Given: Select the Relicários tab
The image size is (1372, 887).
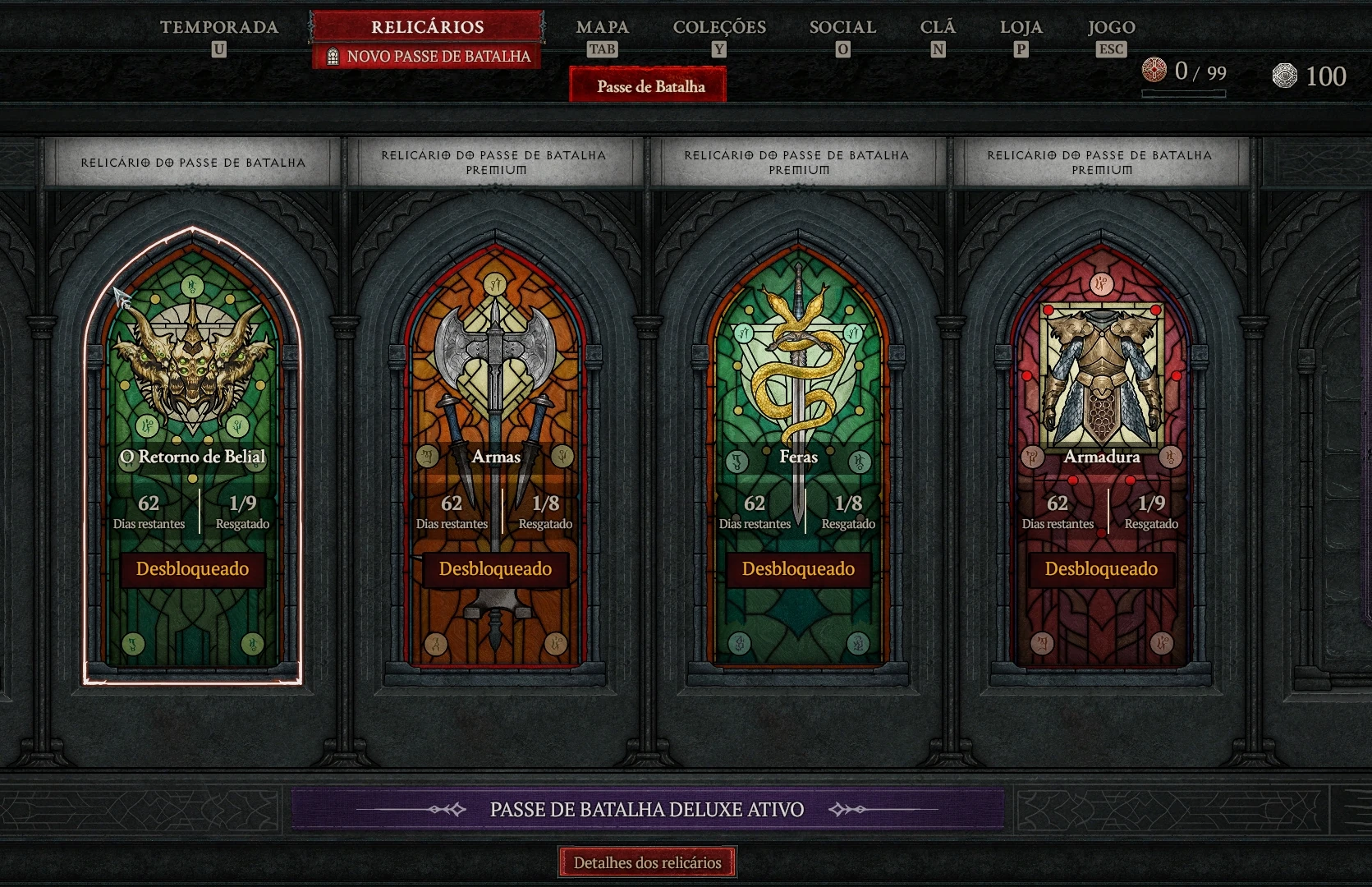Looking at the screenshot, I should (427, 27).
